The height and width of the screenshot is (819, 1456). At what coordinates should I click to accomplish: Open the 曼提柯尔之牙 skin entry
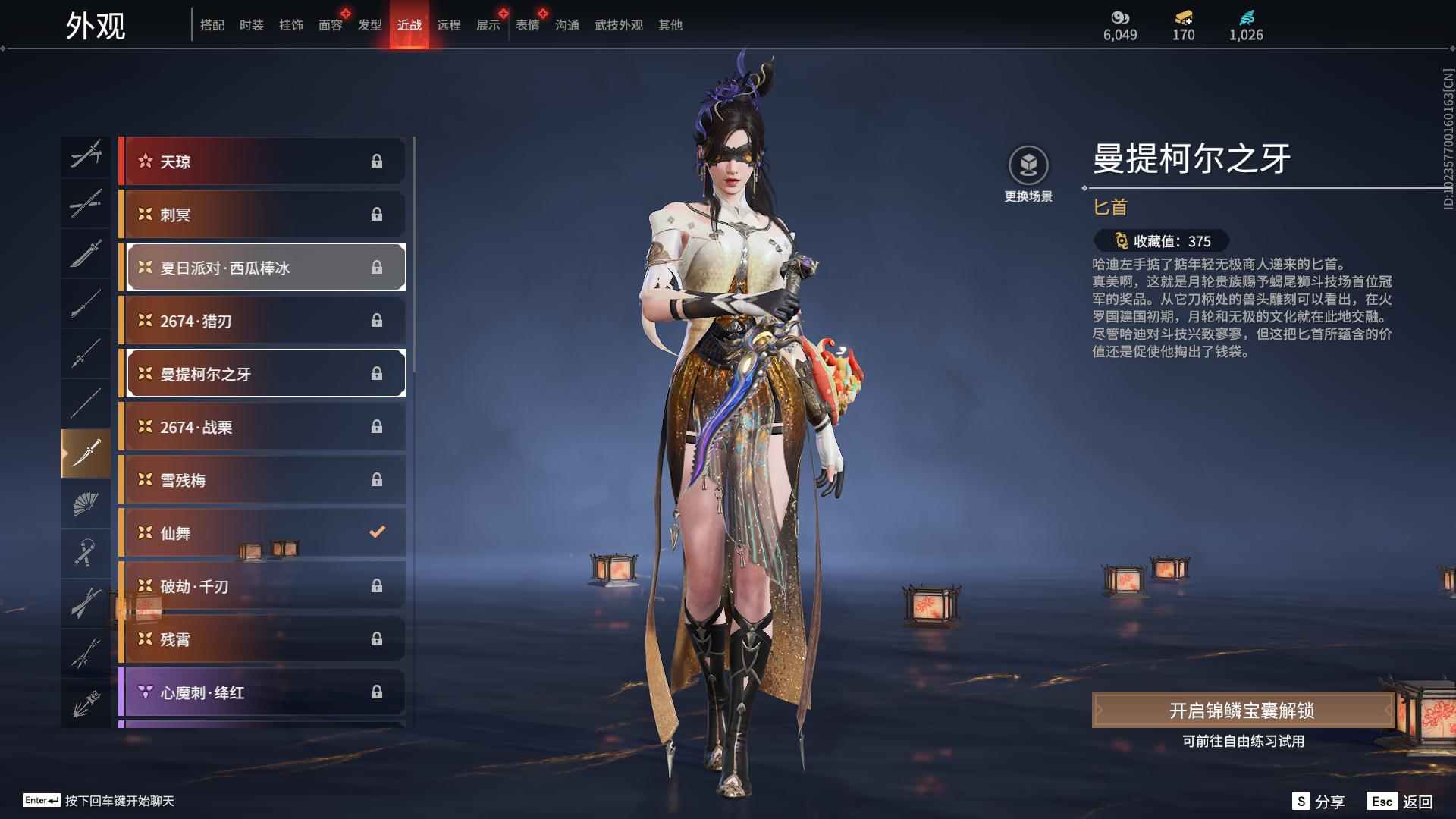pyautogui.click(x=263, y=373)
